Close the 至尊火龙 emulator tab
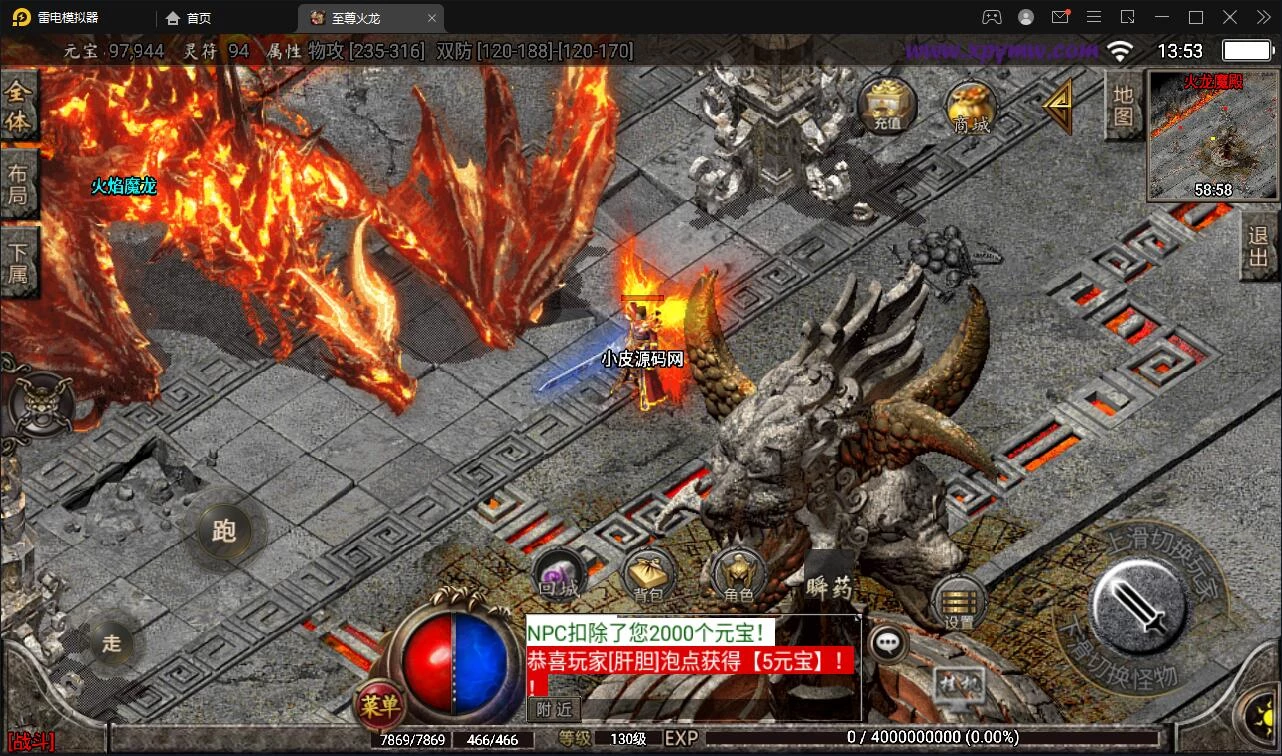Screen dimensions: 1282x756 coord(432,18)
